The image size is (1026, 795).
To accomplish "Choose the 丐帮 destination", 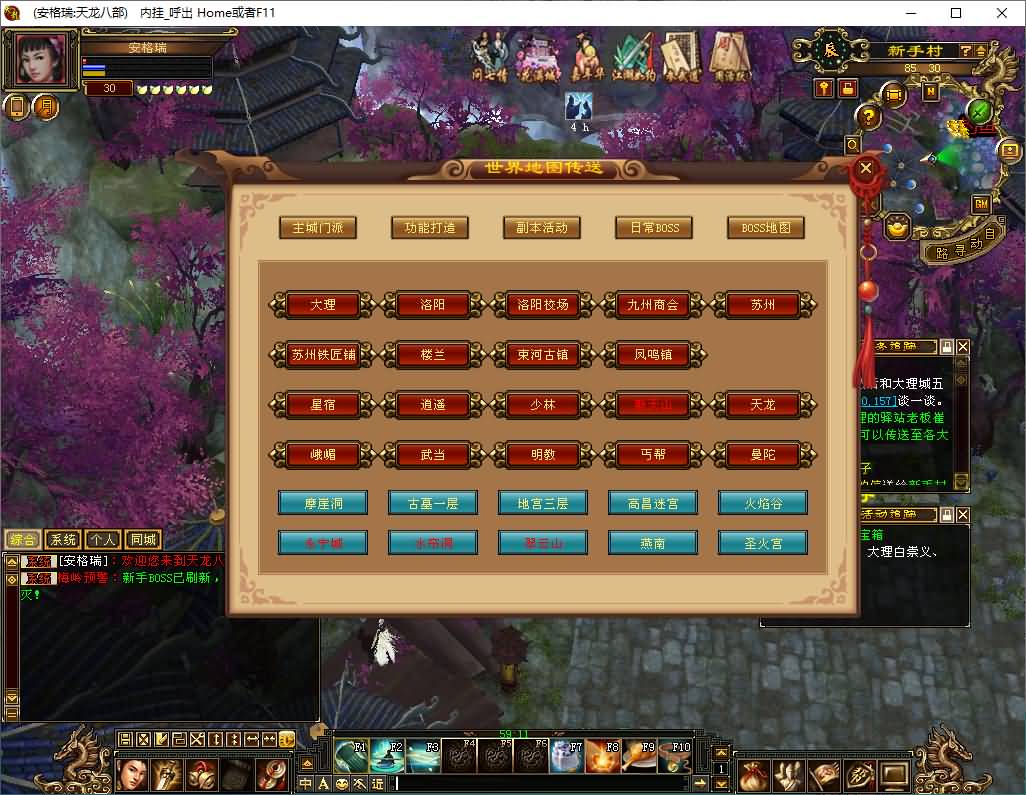I will (x=653, y=455).
